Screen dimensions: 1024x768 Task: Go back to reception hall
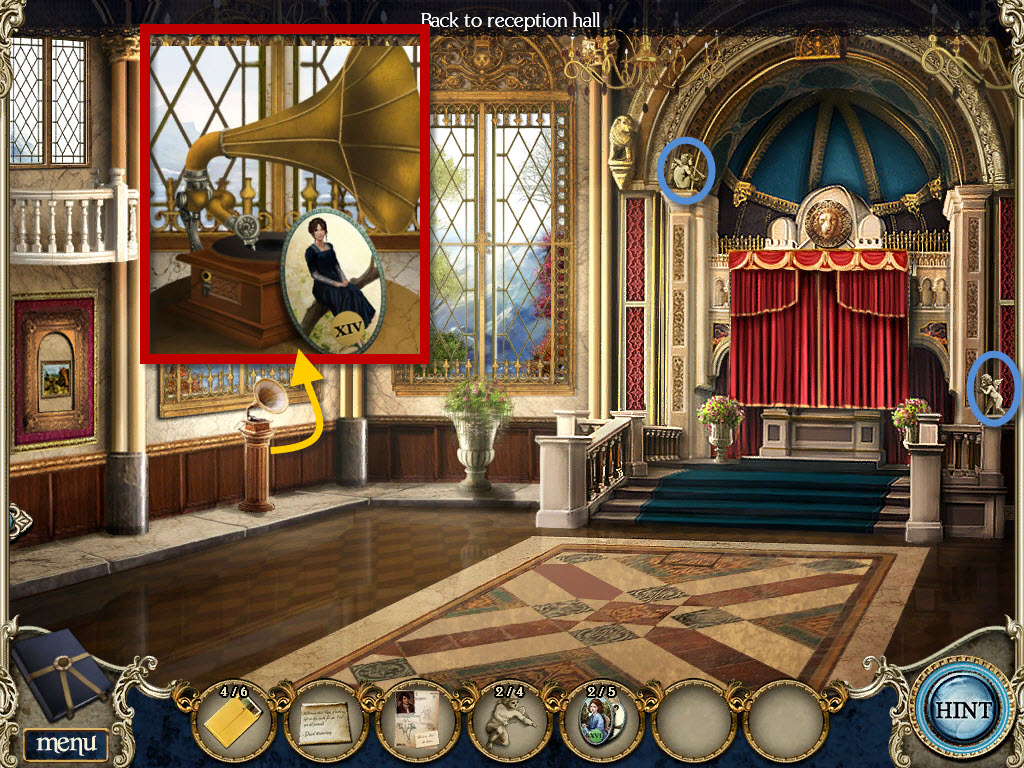coord(510,19)
